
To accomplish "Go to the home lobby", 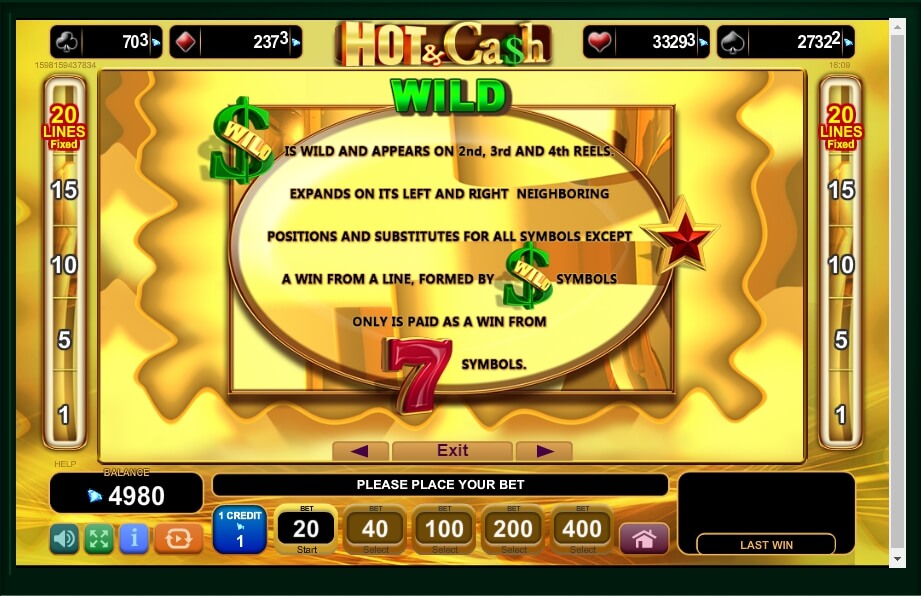I will coord(644,539).
